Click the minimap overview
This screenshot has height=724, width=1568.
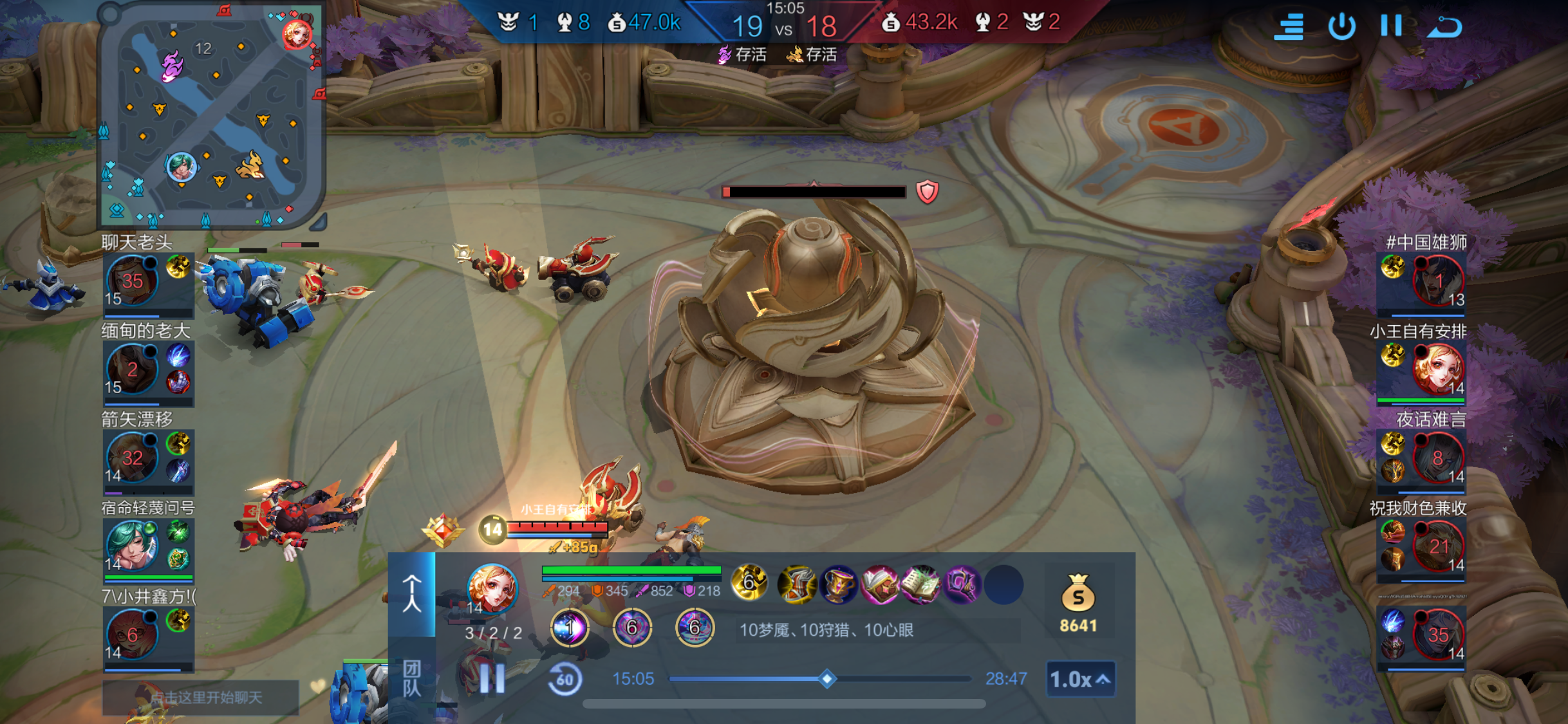(x=211, y=116)
